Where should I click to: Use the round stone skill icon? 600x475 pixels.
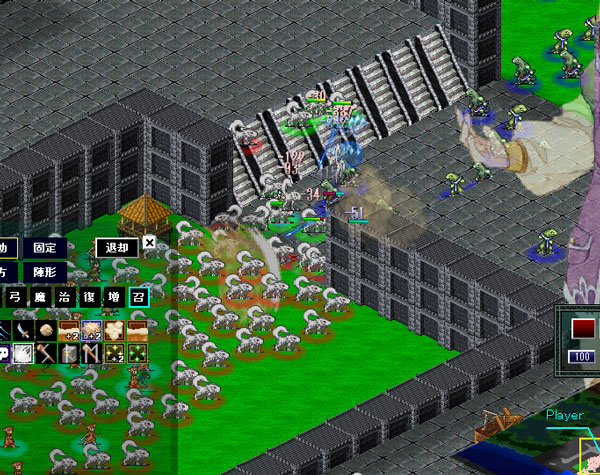click(x=46, y=329)
